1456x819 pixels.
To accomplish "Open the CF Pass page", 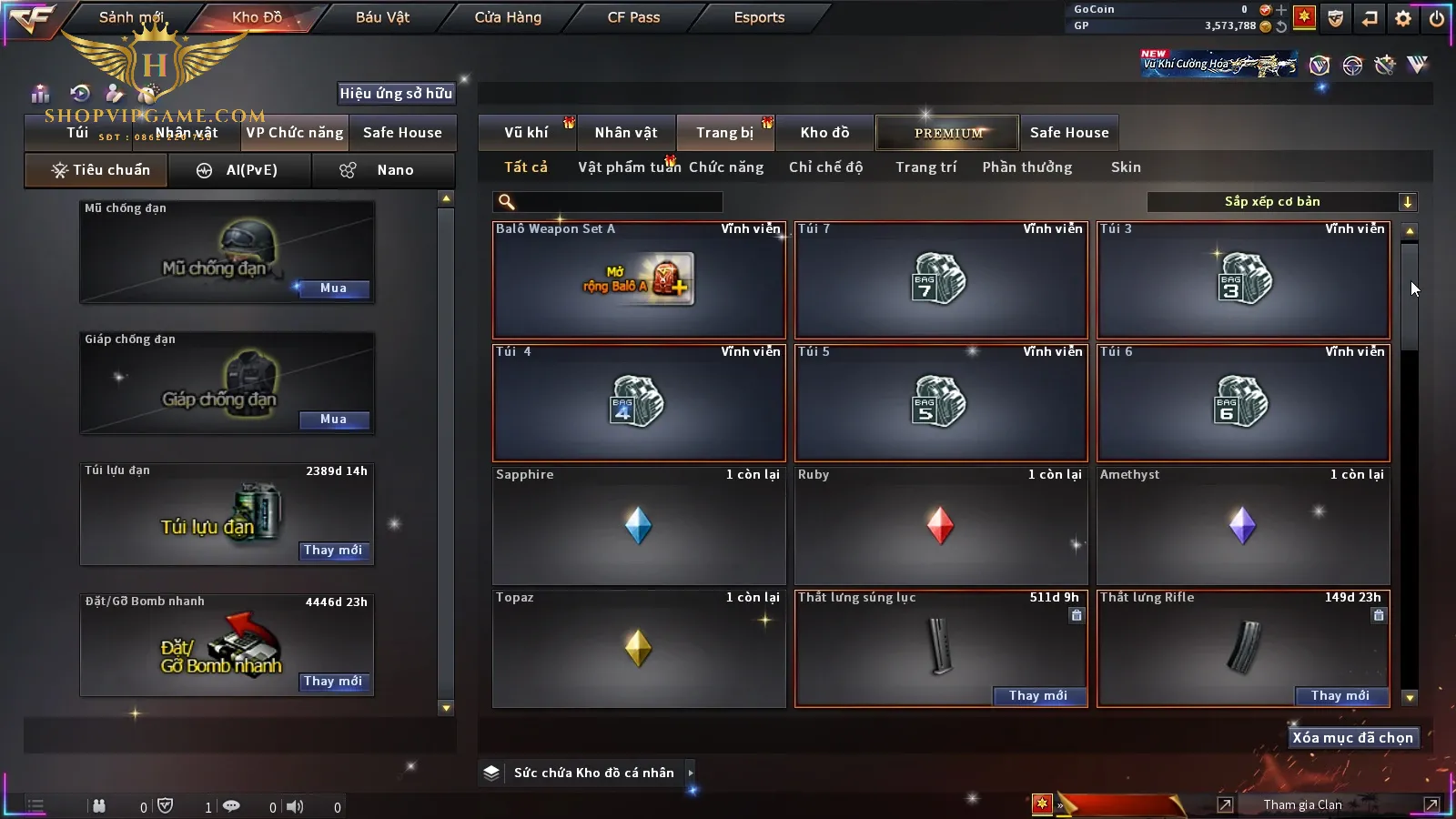I will coord(633,17).
